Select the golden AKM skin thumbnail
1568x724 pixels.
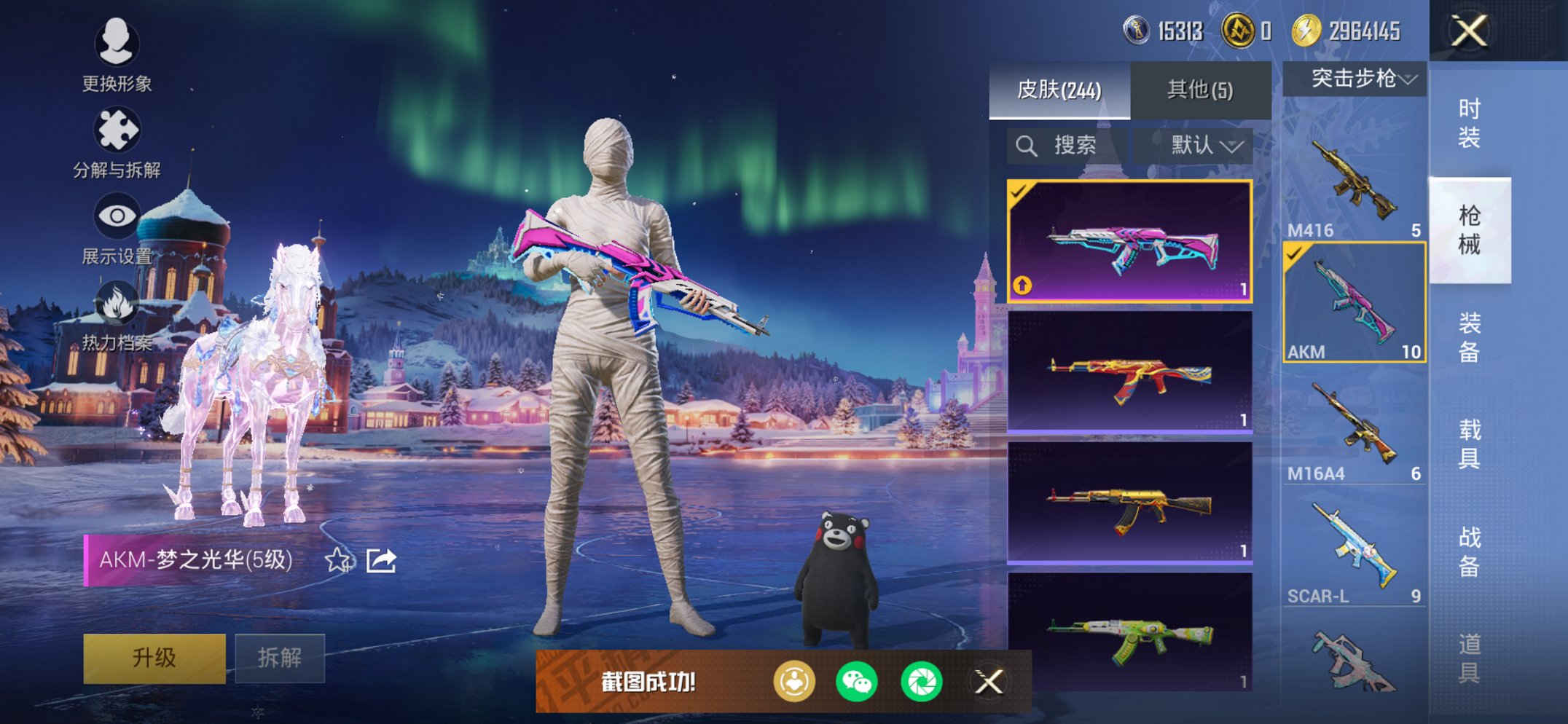1129,503
